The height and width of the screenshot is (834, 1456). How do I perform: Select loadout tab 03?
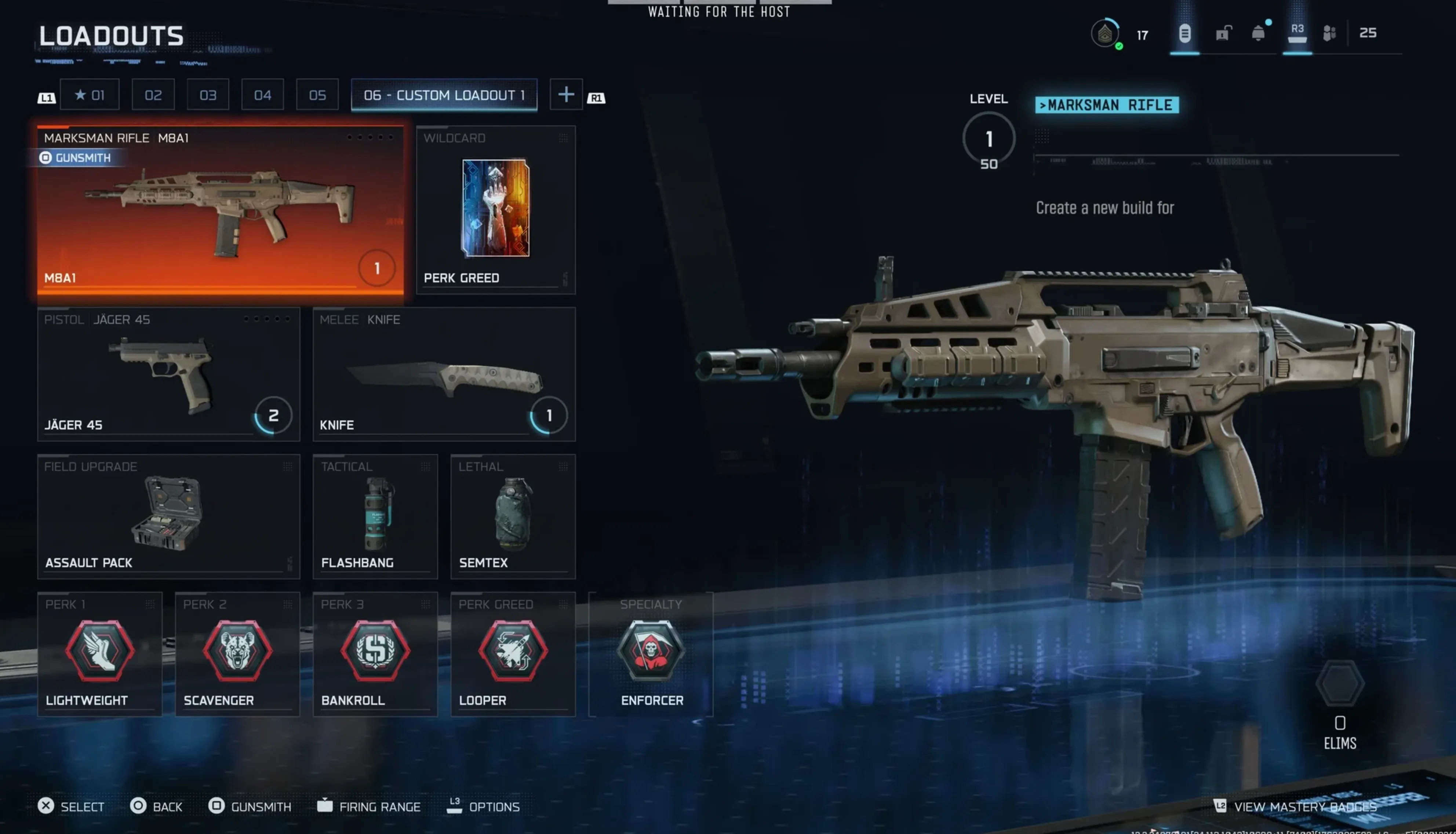[207, 95]
